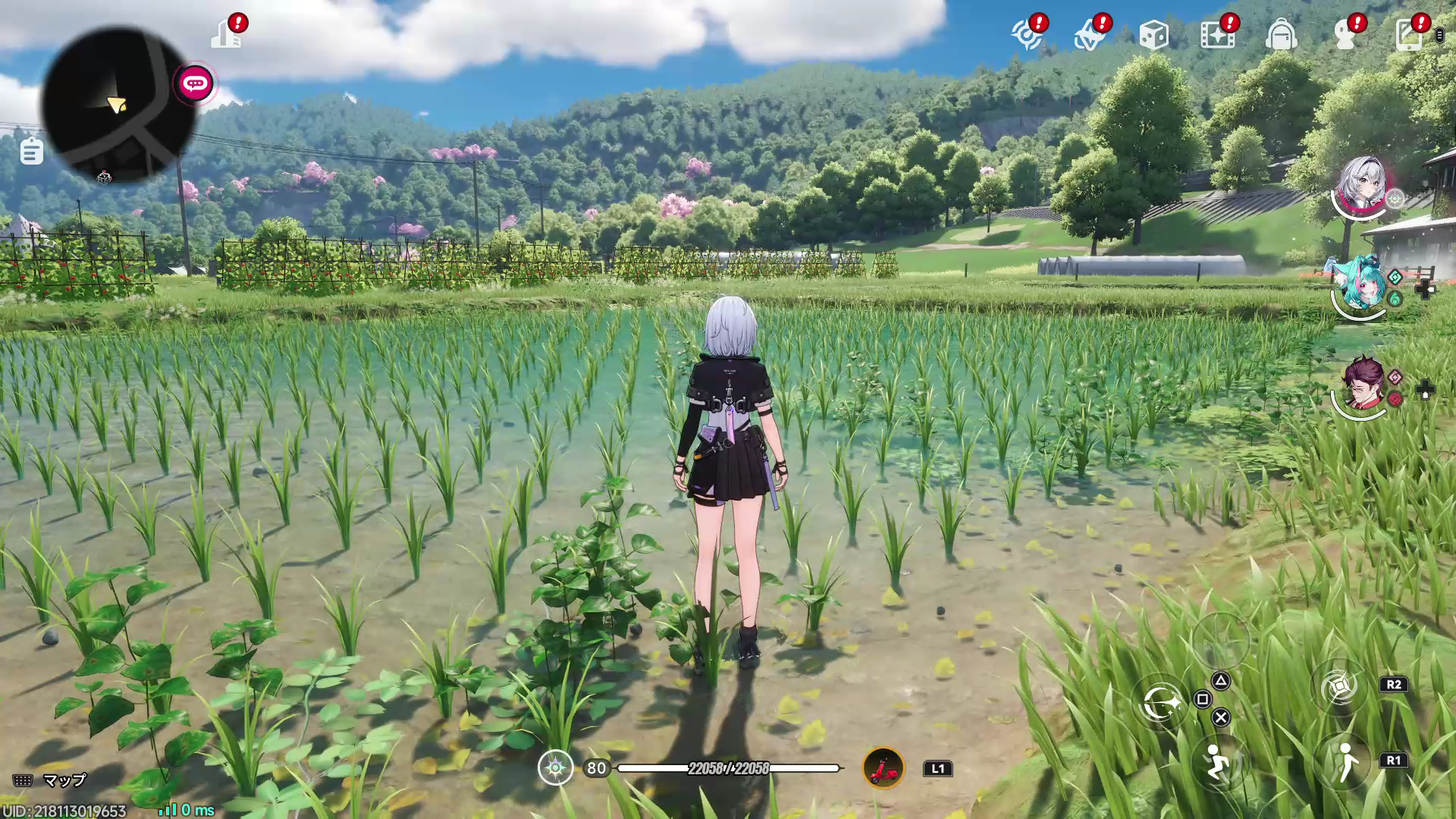Open the character profile icon with alert badge
The height and width of the screenshot is (819, 1456).
pyautogui.click(x=1346, y=34)
